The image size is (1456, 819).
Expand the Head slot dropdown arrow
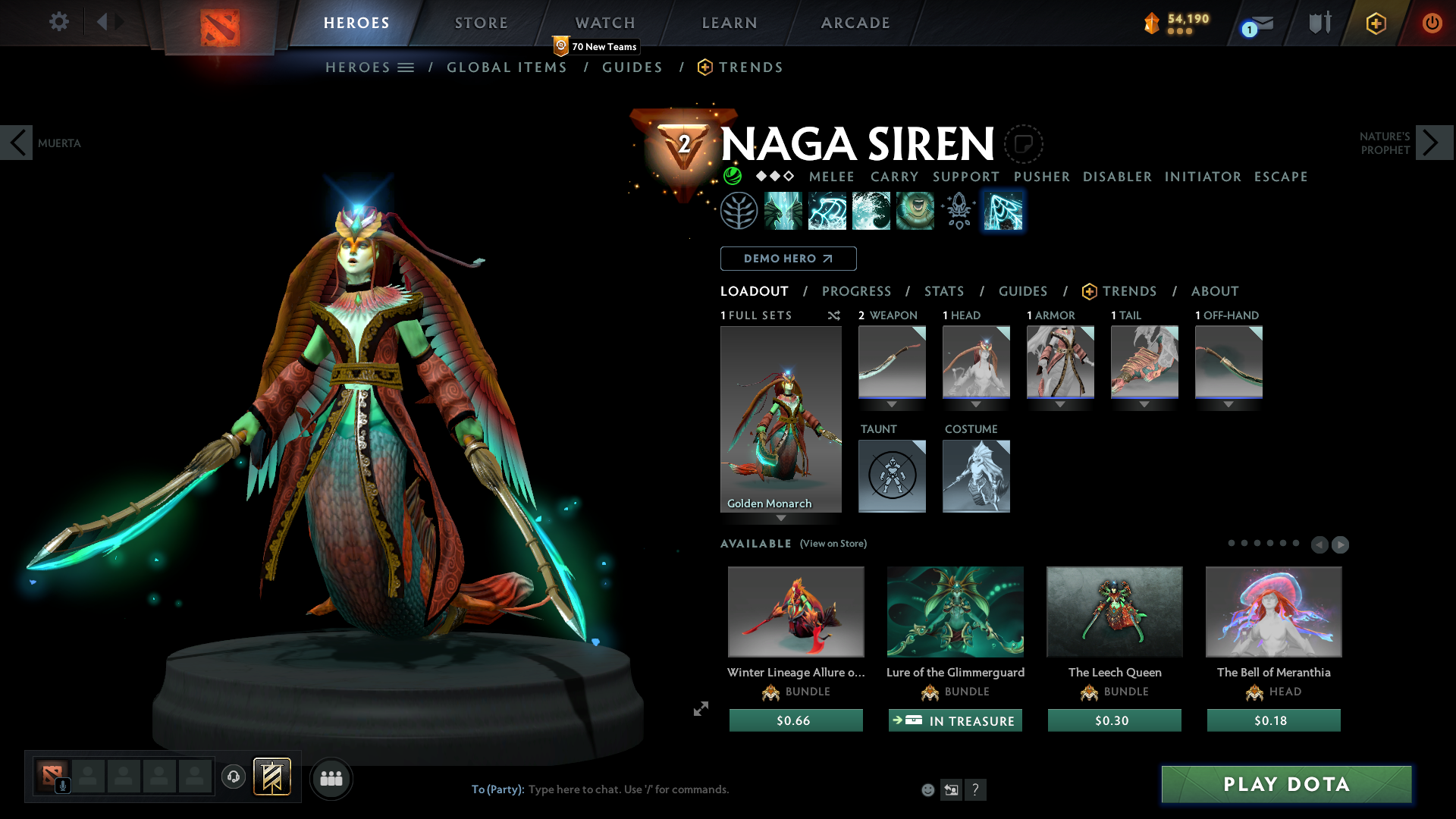coord(976,404)
